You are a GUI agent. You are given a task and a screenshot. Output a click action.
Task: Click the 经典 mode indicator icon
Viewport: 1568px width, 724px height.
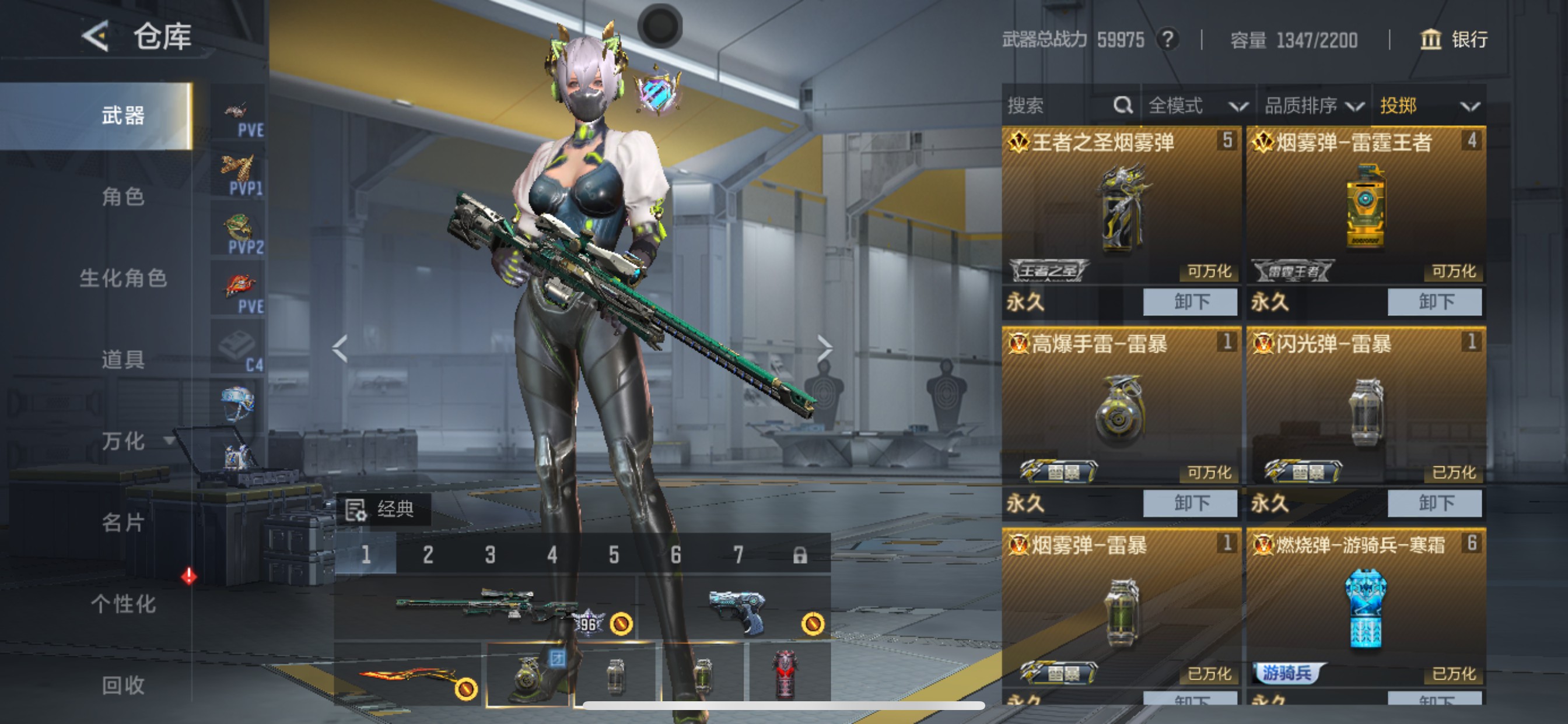[x=356, y=510]
